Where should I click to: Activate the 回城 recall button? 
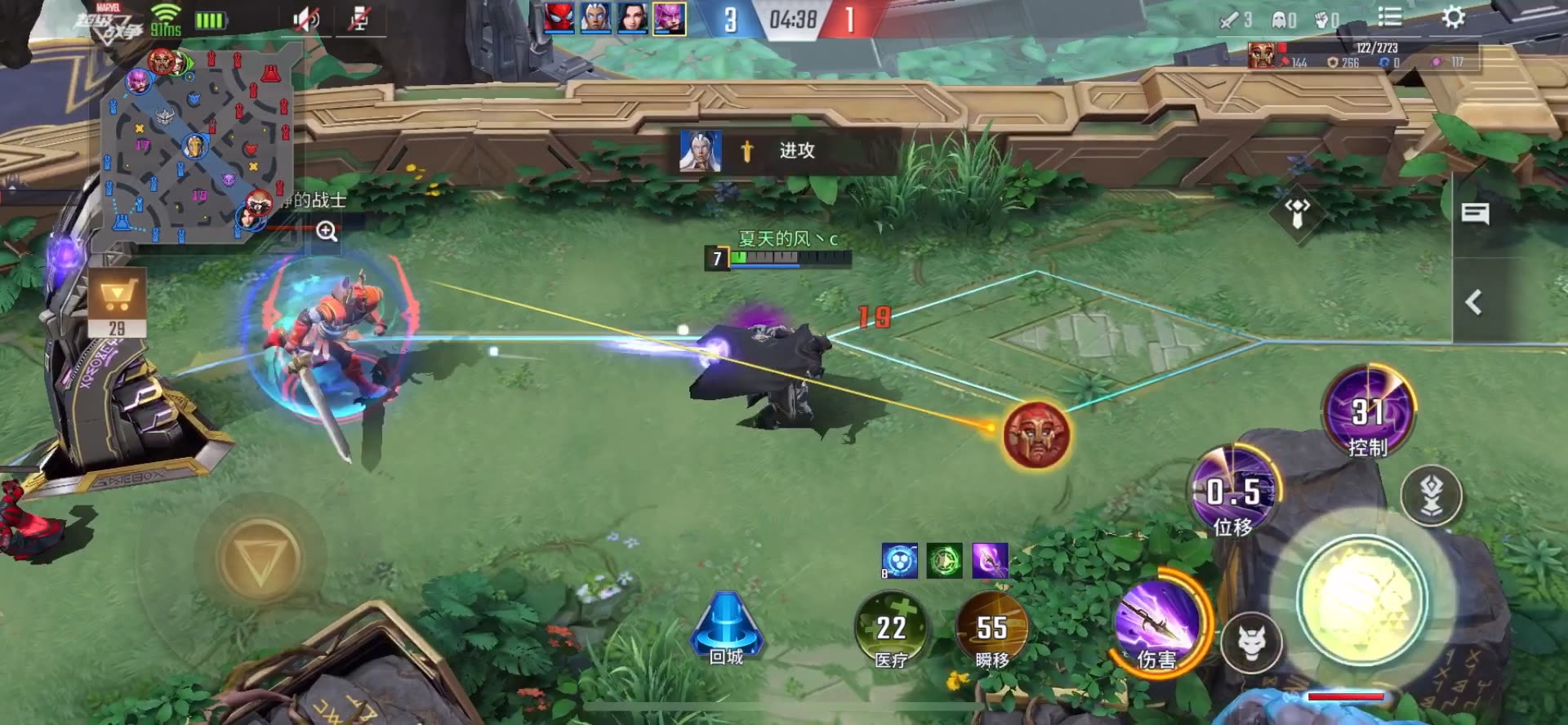click(x=726, y=630)
